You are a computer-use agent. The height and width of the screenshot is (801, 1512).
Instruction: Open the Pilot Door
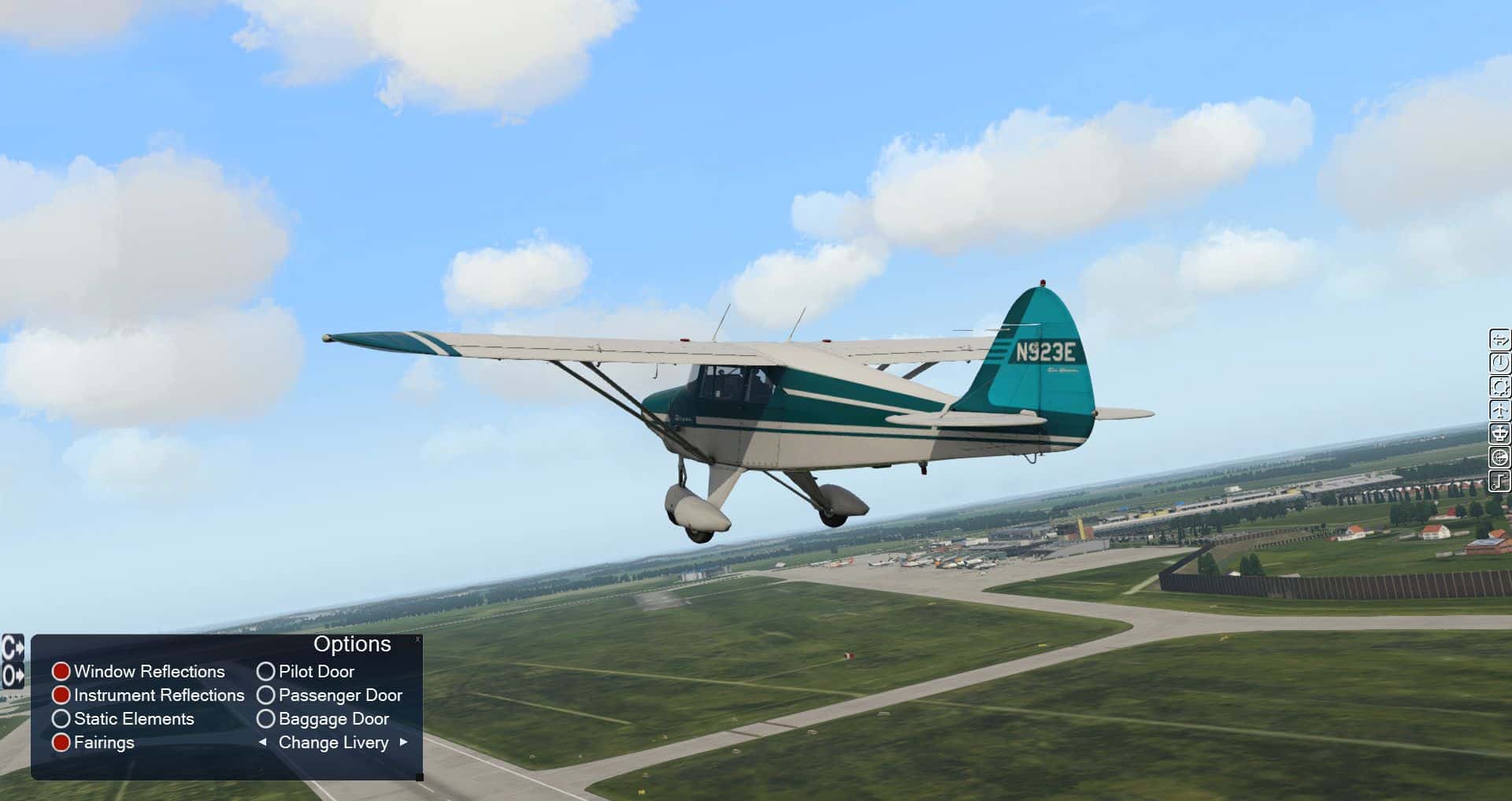(x=266, y=672)
